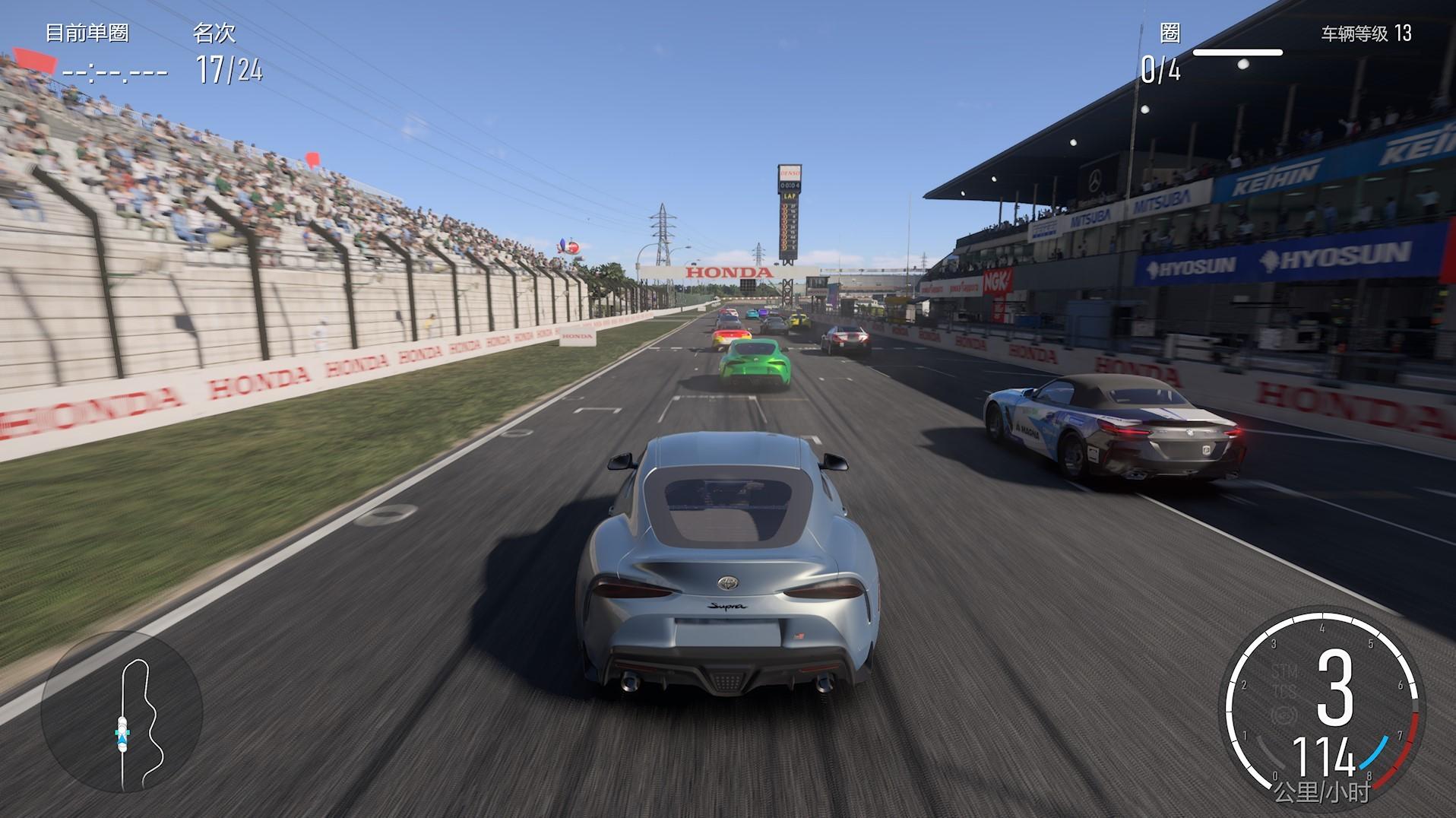
Task: Click the circular track minimap
Action: coord(122,712)
